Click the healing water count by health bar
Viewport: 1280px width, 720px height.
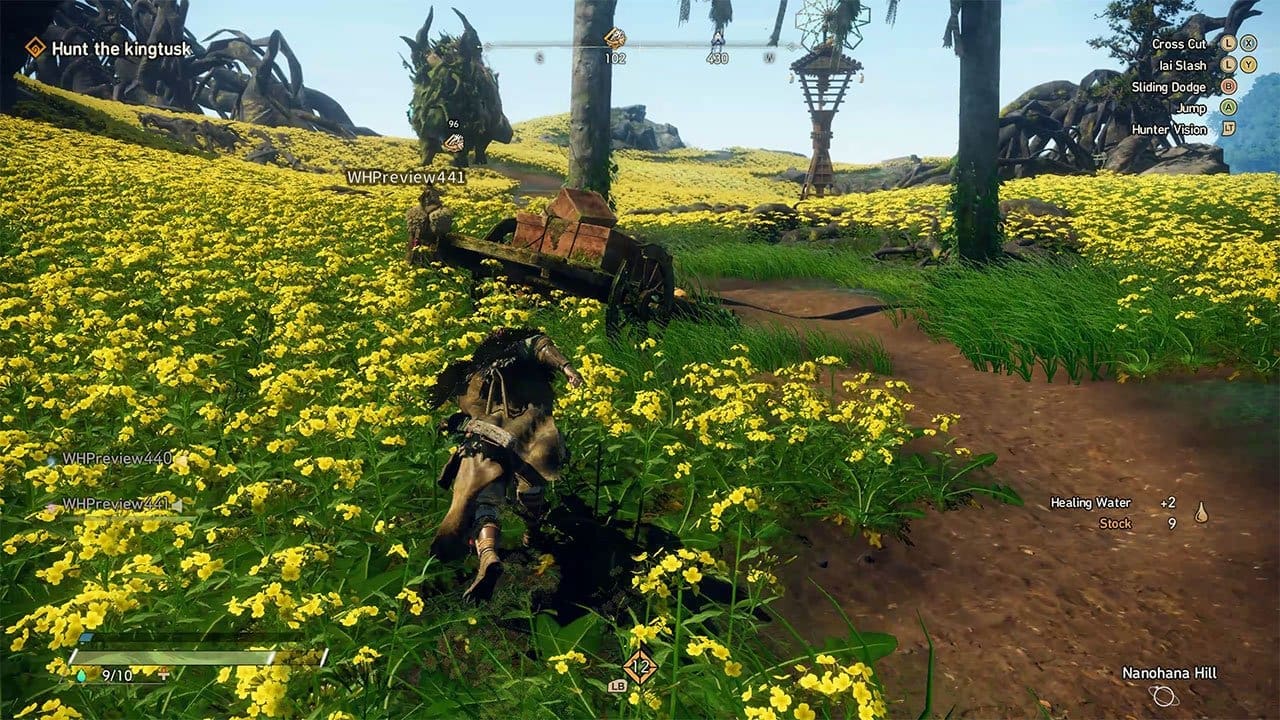116,676
